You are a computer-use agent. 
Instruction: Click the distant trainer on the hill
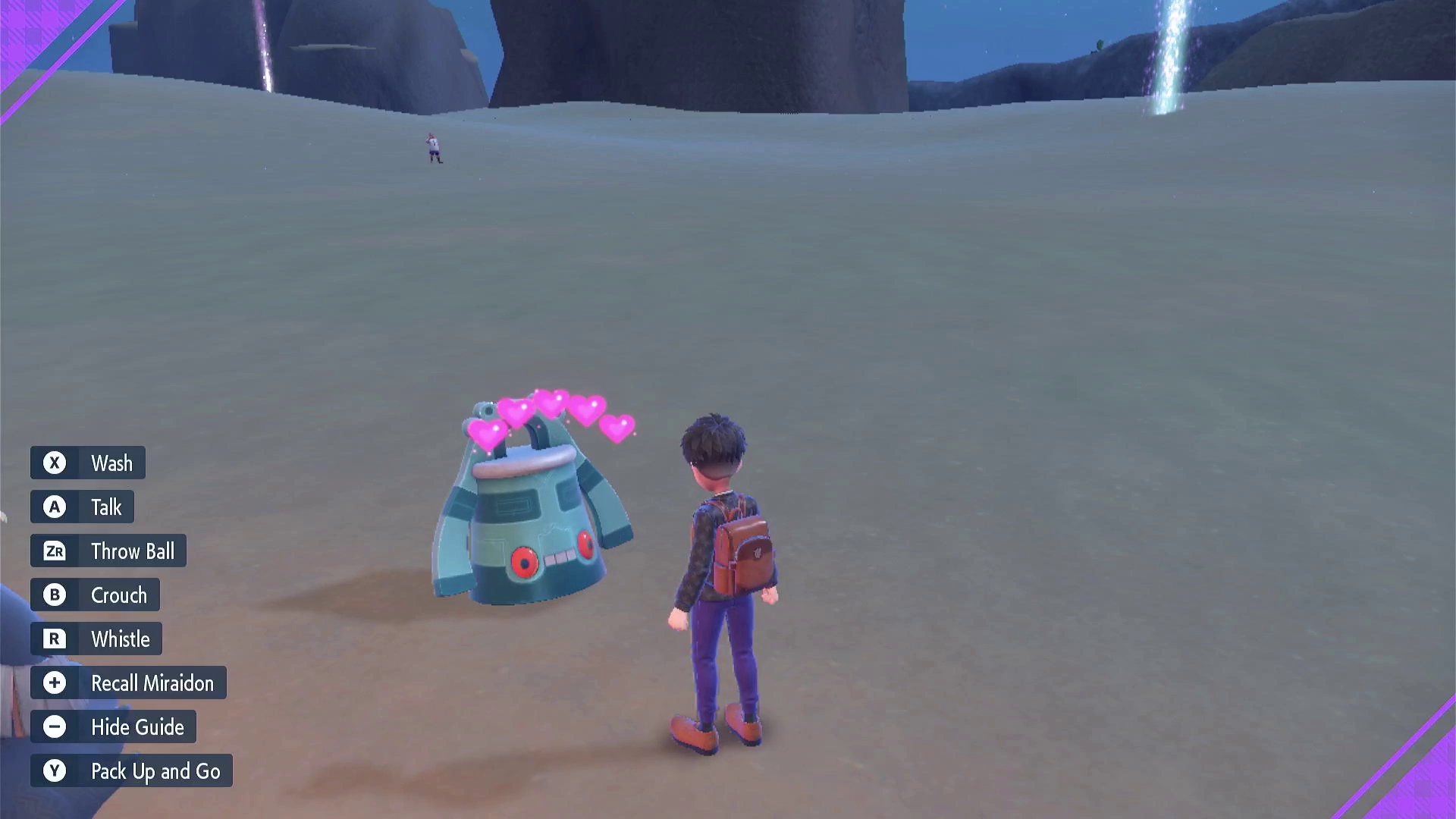tap(432, 147)
